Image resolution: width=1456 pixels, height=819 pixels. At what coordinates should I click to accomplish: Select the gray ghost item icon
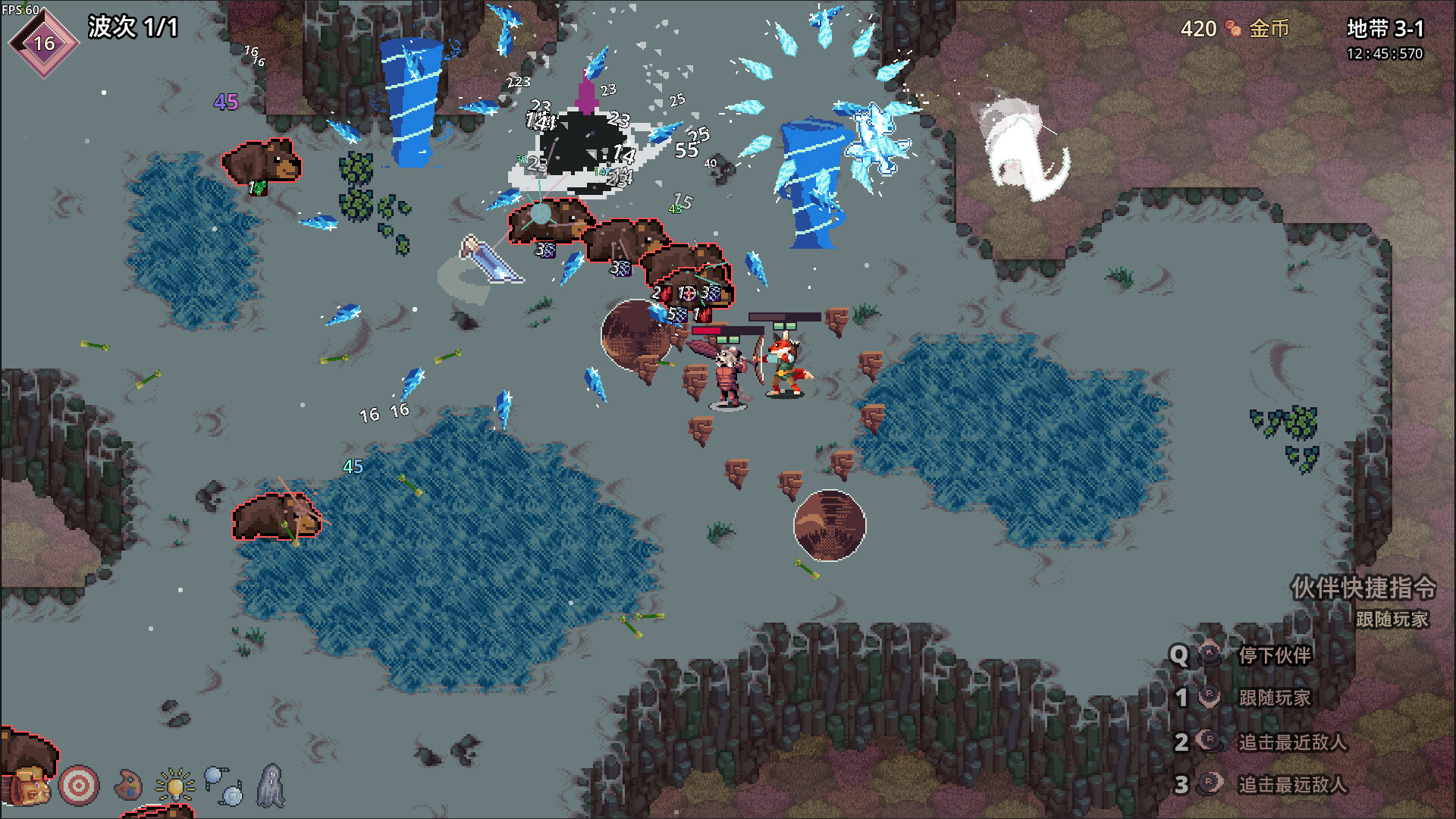[x=271, y=785]
